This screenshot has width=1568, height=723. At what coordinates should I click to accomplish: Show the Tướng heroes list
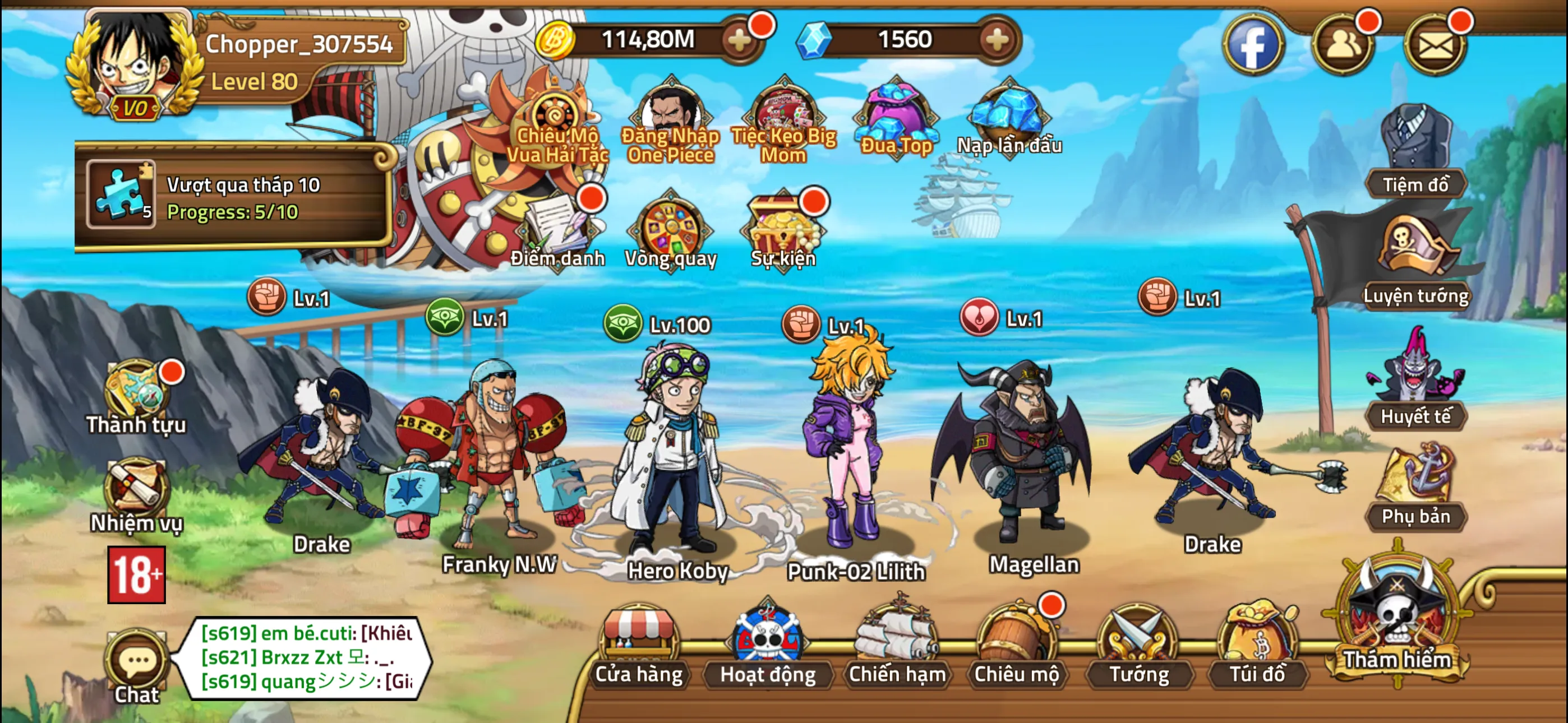(1138, 646)
